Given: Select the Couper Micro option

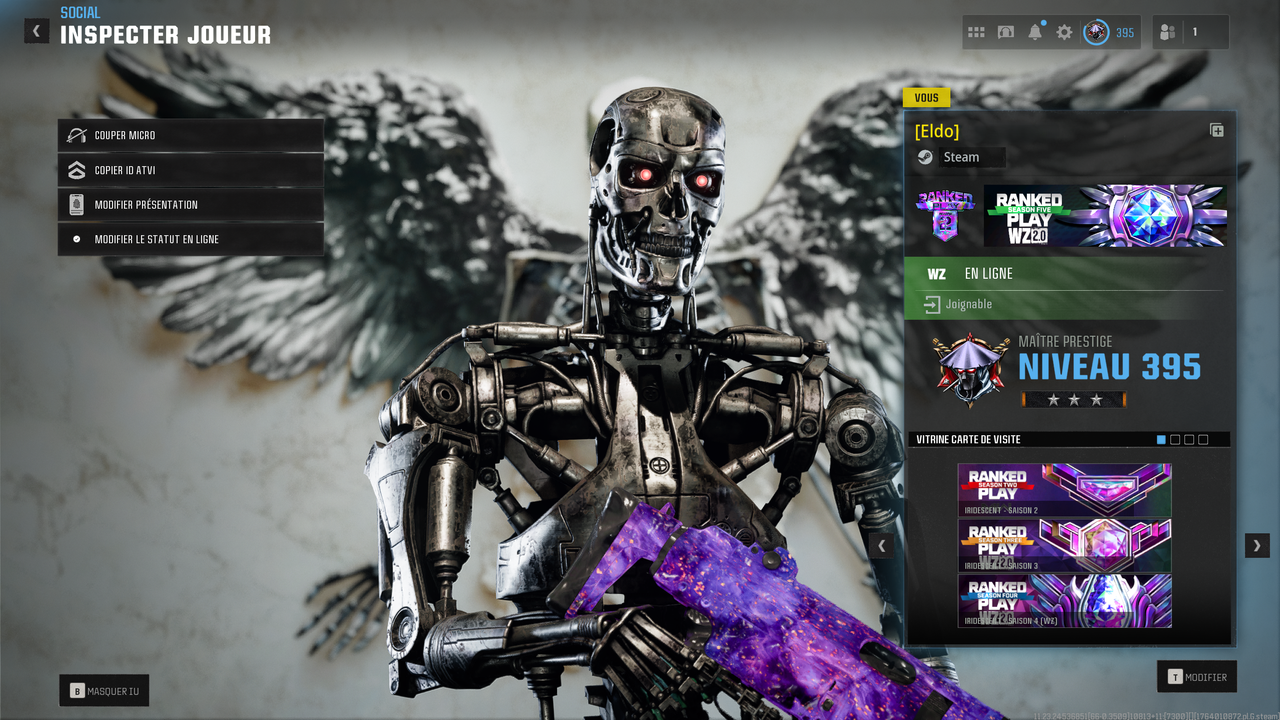Looking at the screenshot, I should 190,135.
